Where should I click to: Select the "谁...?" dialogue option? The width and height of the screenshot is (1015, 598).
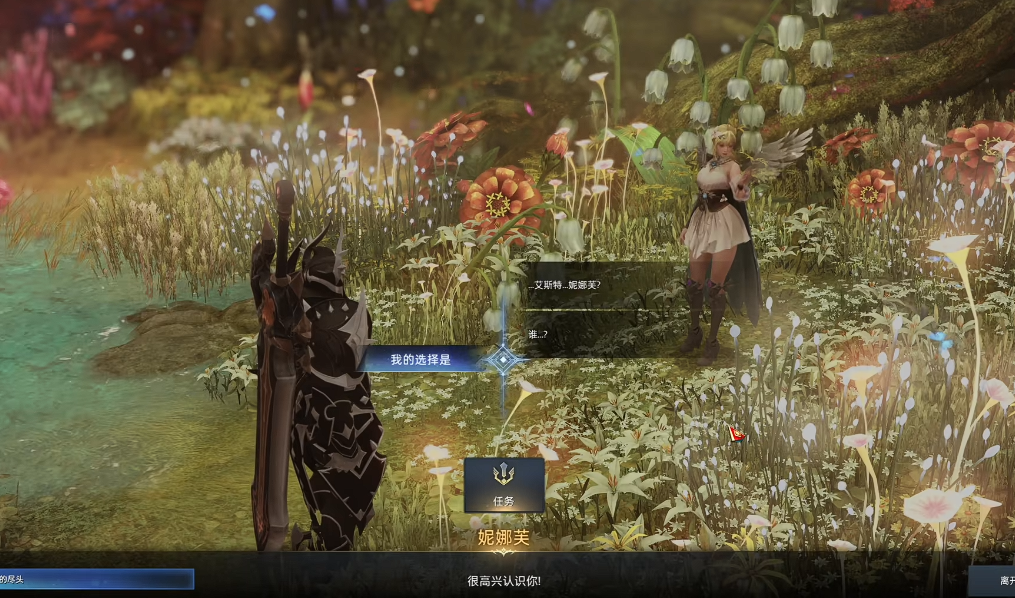[540, 334]
